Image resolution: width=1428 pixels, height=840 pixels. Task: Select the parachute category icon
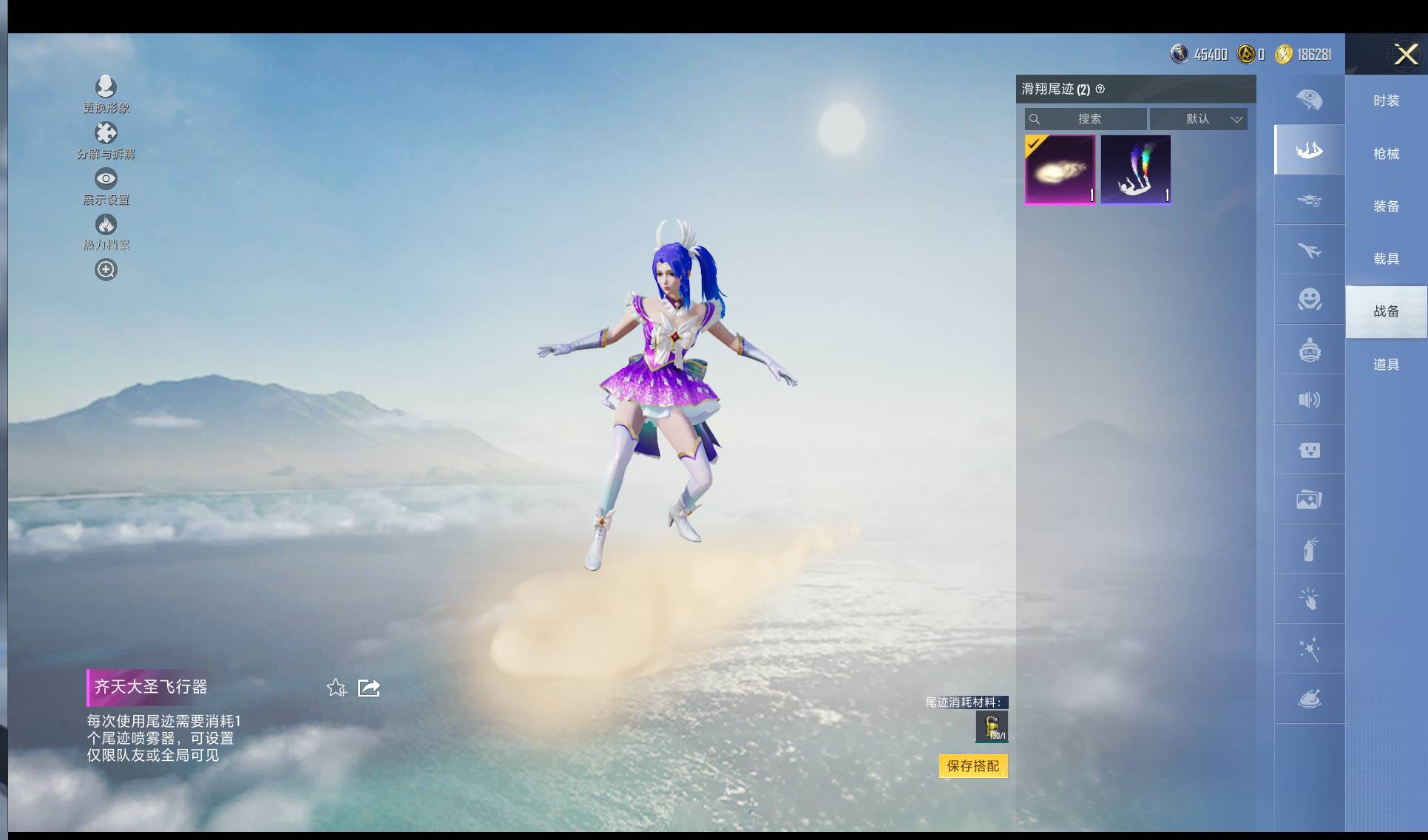(x=1309, y=99)
